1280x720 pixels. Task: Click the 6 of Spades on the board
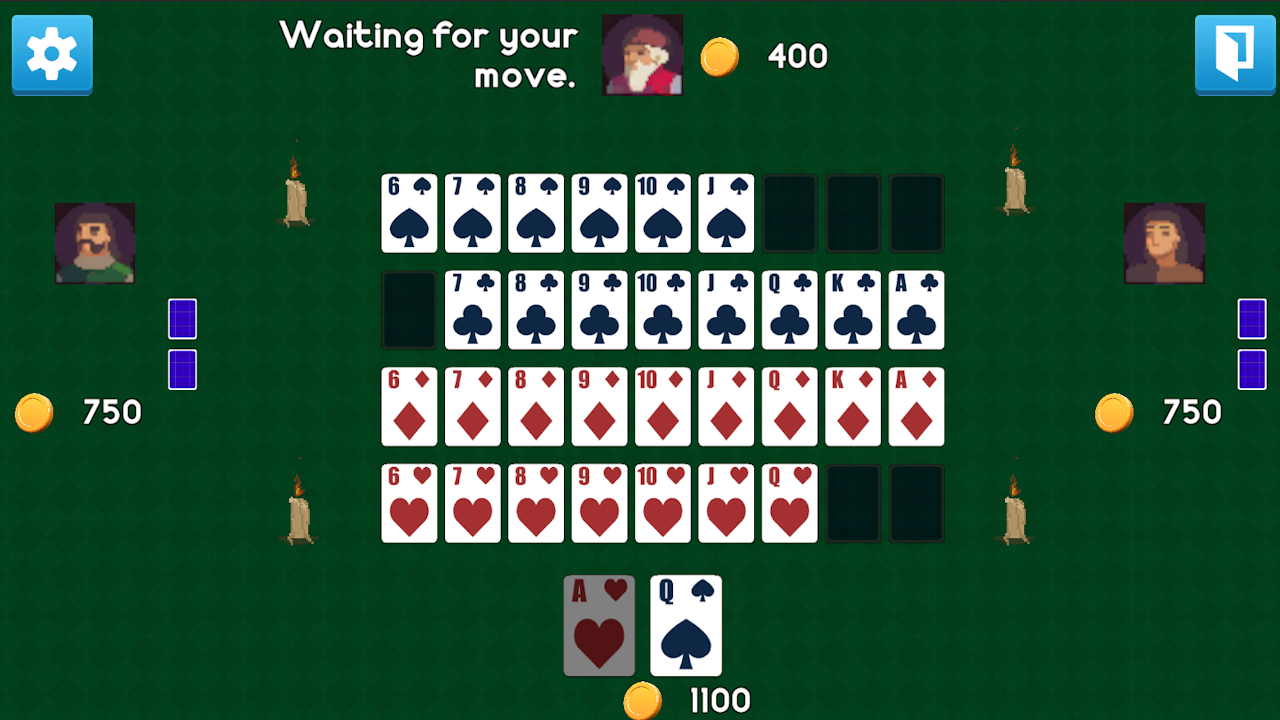point(408,213)
